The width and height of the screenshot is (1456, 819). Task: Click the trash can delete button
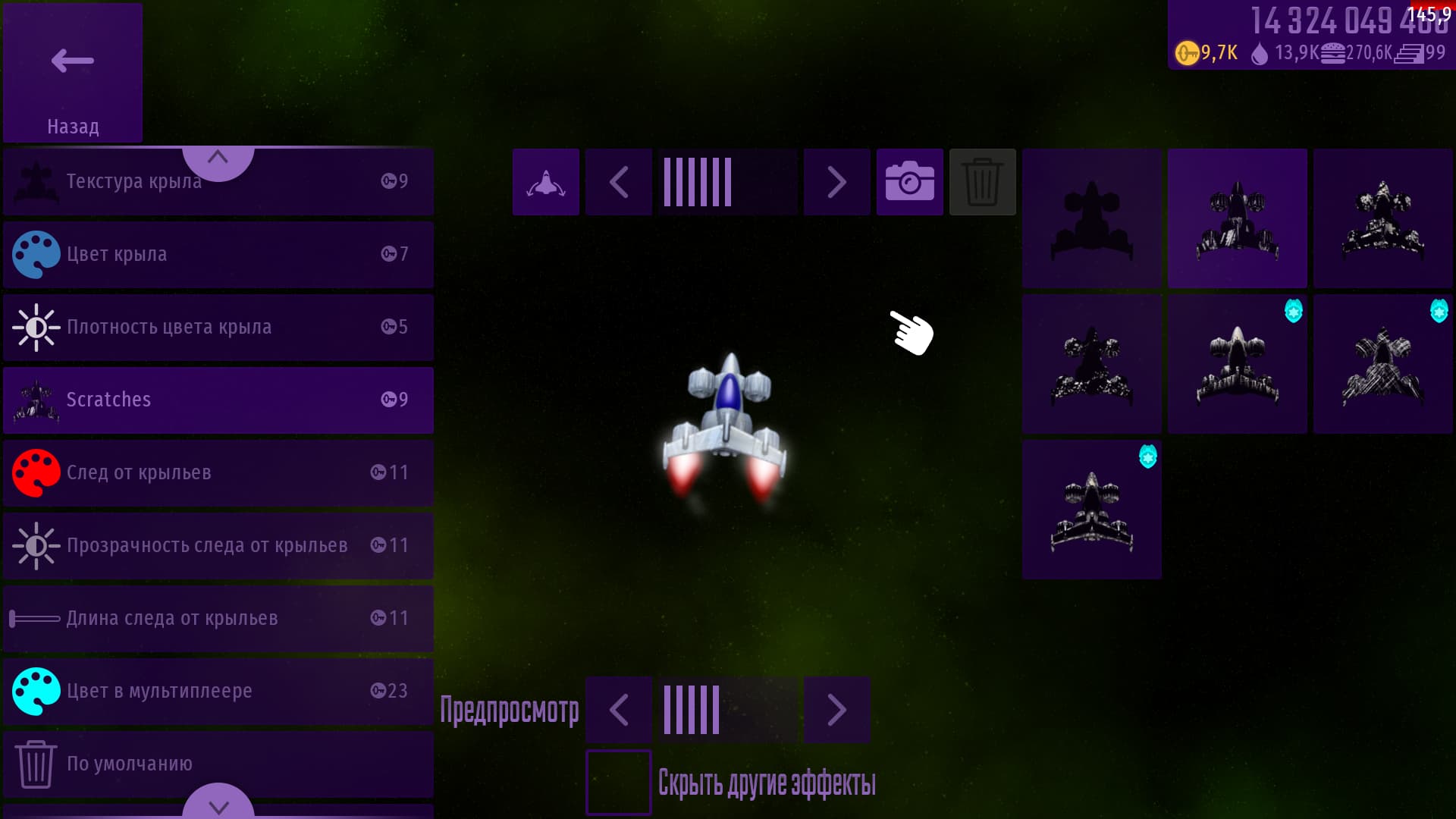982,182
